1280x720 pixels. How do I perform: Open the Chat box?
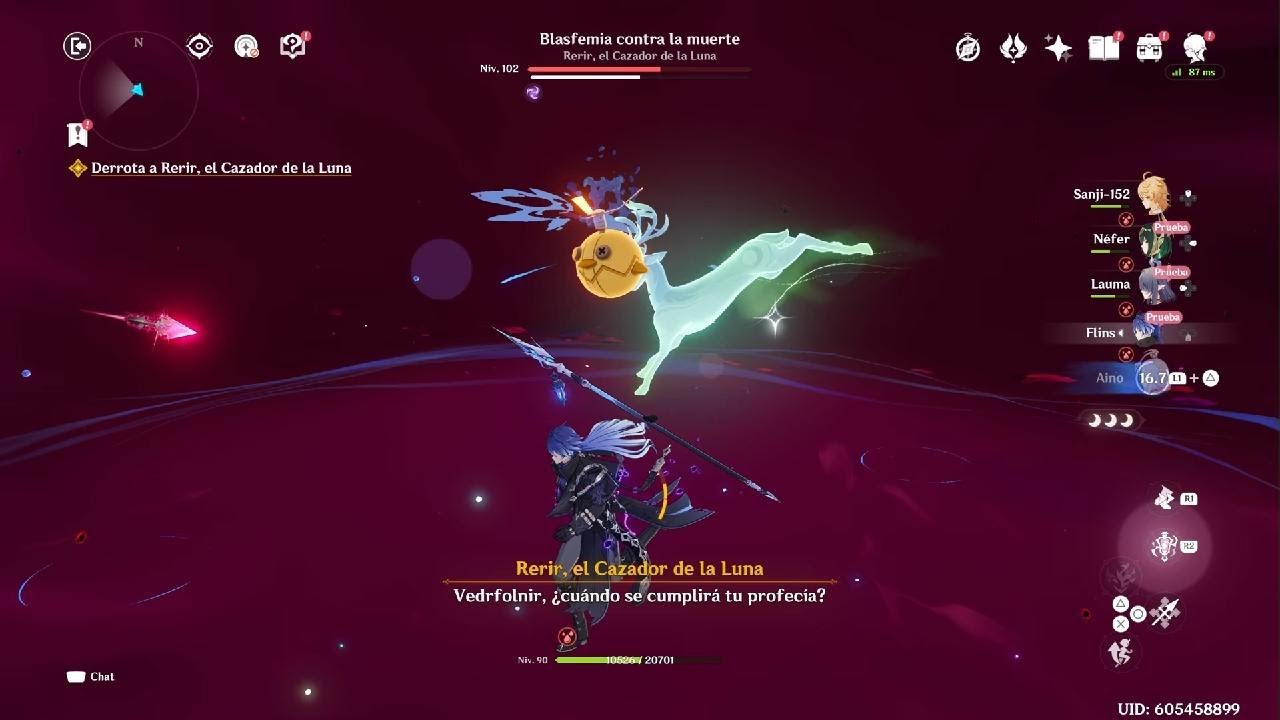pos(91,677)
